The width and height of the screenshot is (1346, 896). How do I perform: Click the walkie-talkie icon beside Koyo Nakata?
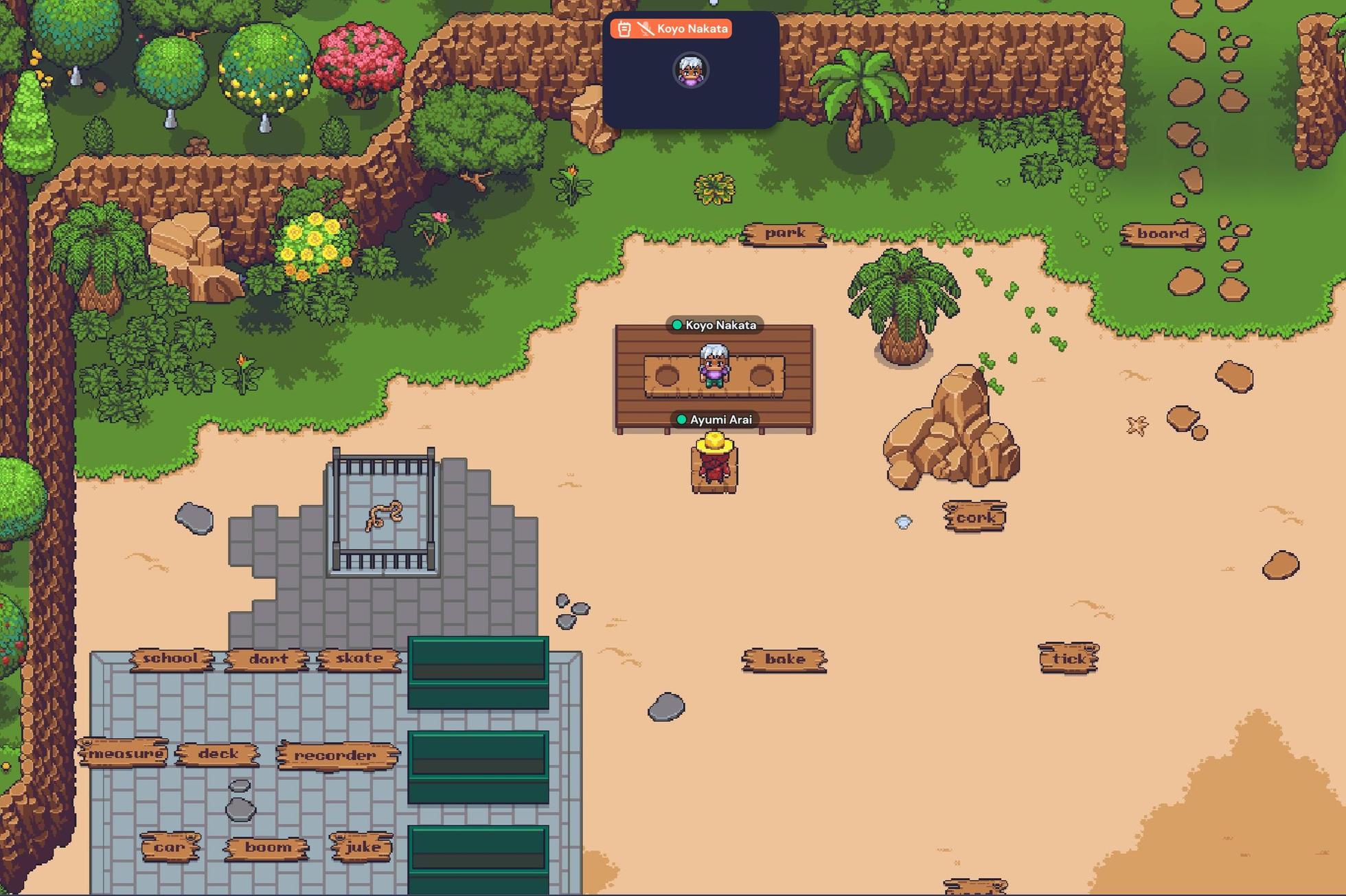(x=624, y=29)
